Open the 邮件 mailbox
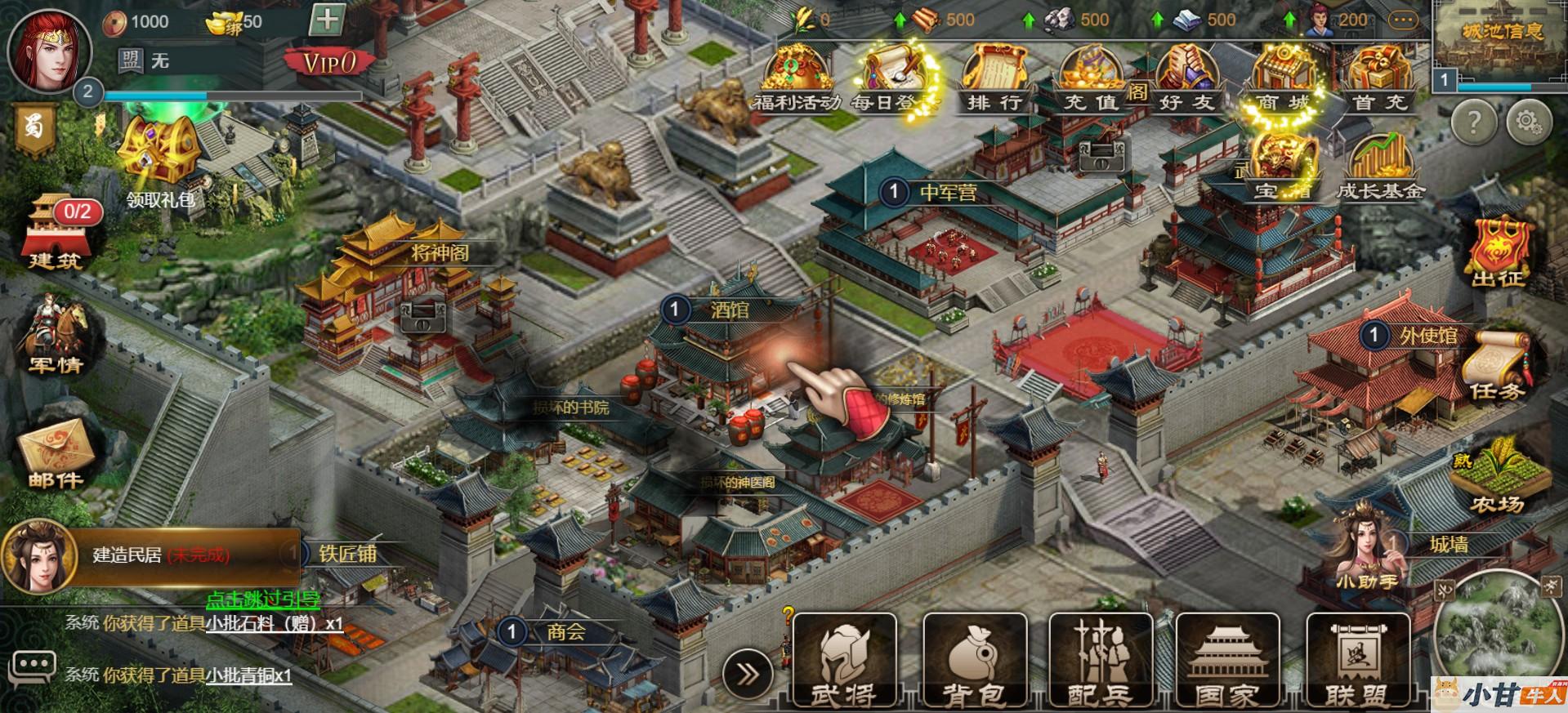The width and height of the screenshot is (1568, 713). [x=56, y=453]
